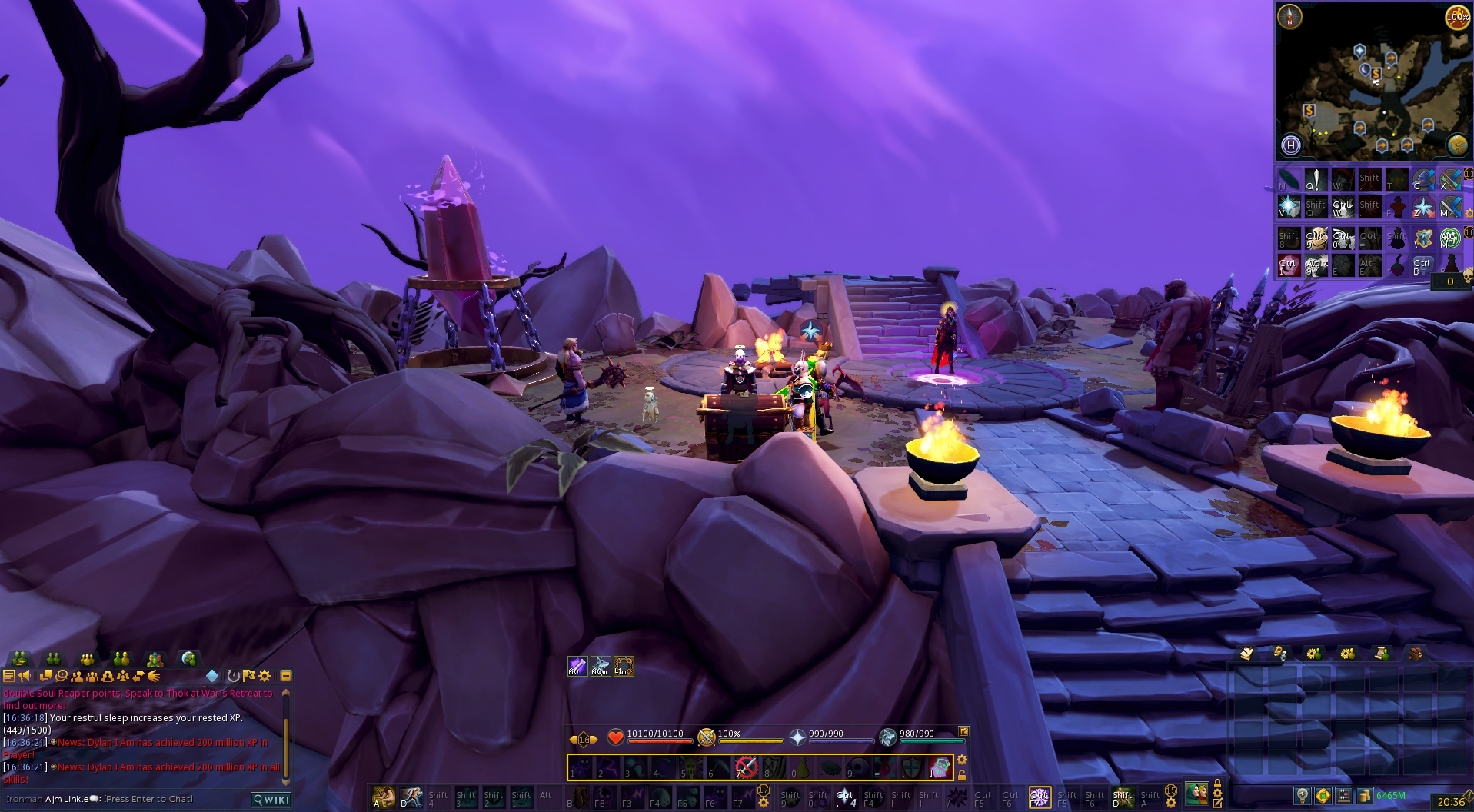Select the quick chat hand icon

155,676
